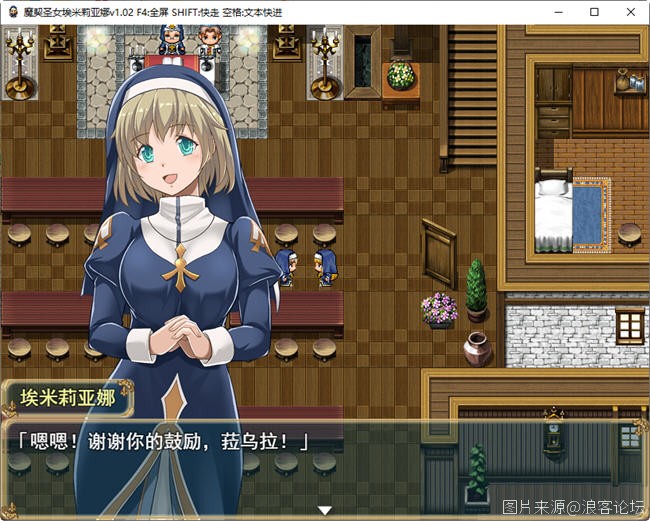
Task: Advance dialogue via the white continue arrow
Action: [x=324, y=510]
